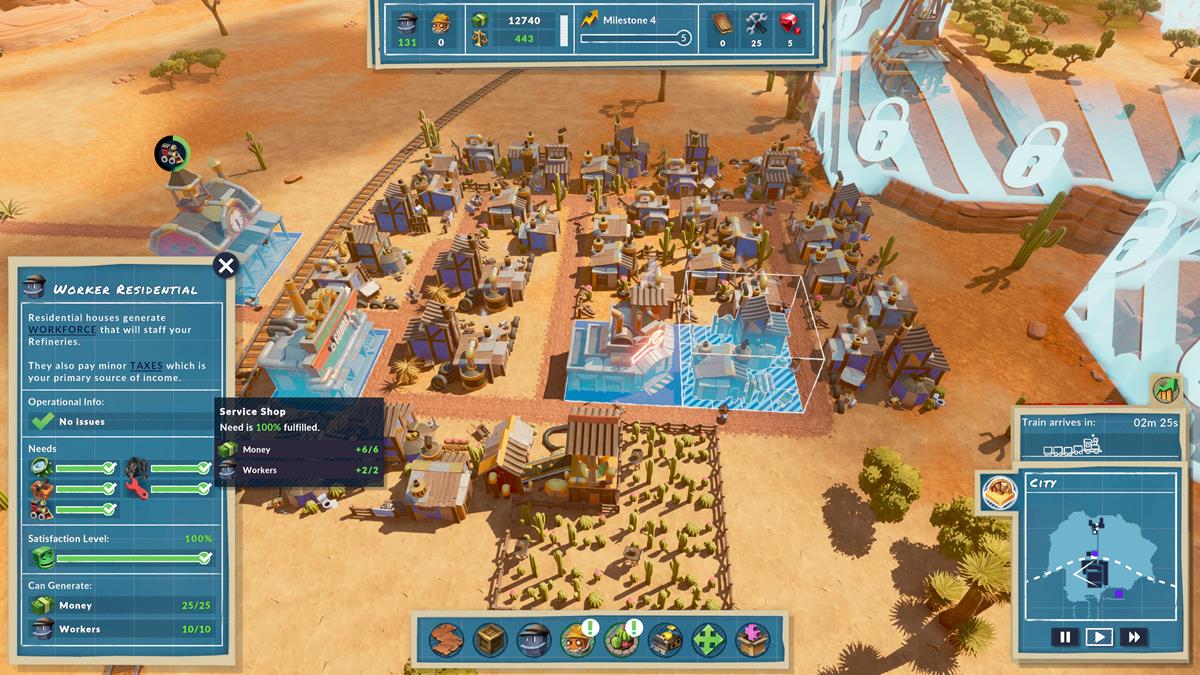Click the service shop marker above building
Screen dimensions: 1200x675
click(171, 154)
